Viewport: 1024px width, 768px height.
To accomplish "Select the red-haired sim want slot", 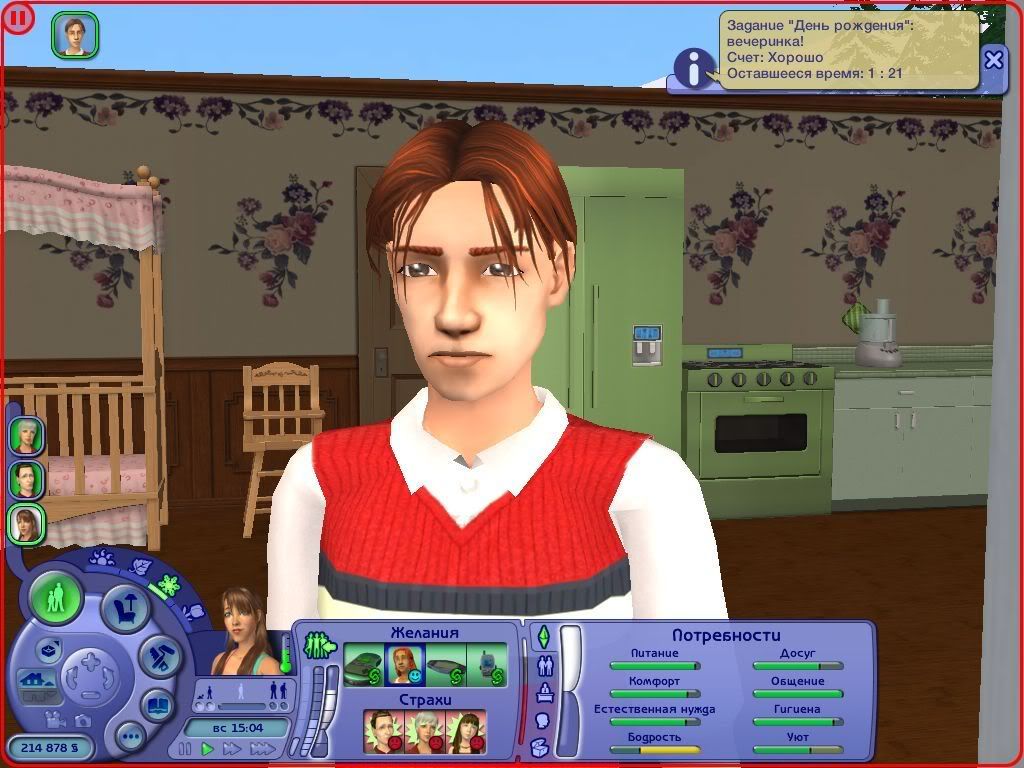I will (406, 666).
